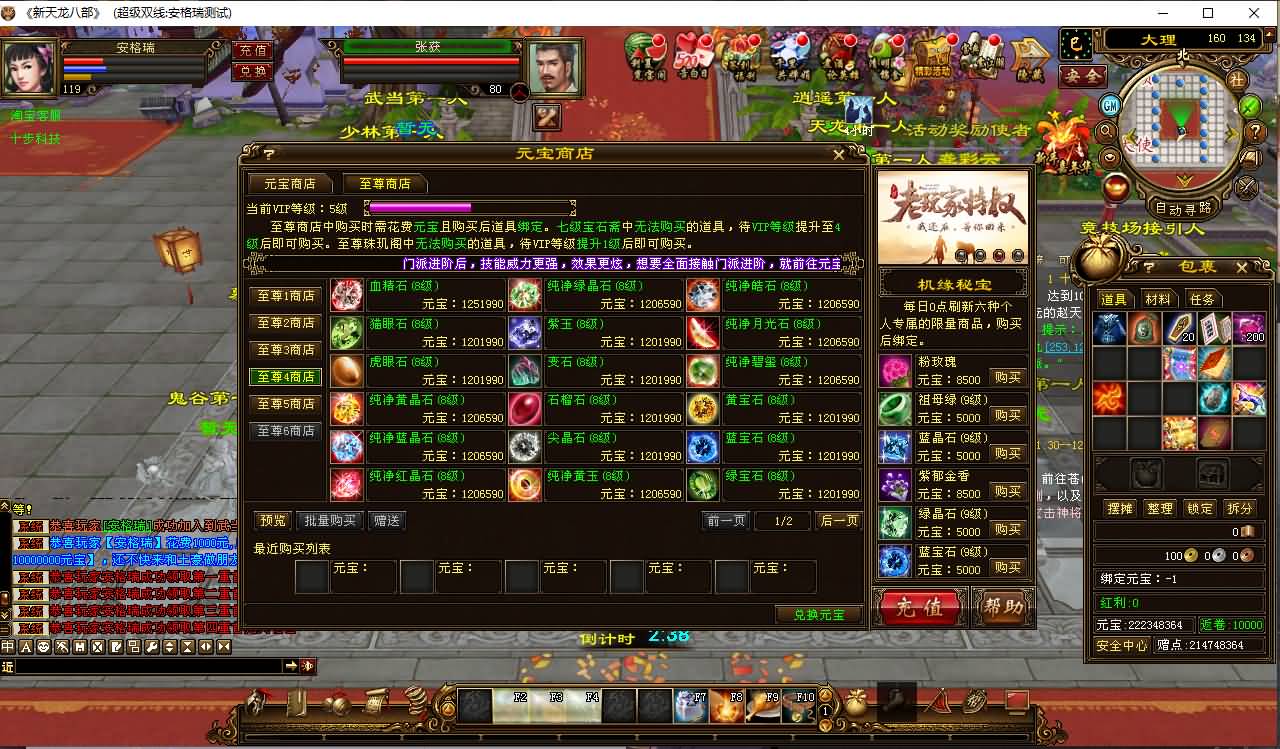Click the 老玩家特权 event banner
This screenshot has height=749, width=1280.
951,225
